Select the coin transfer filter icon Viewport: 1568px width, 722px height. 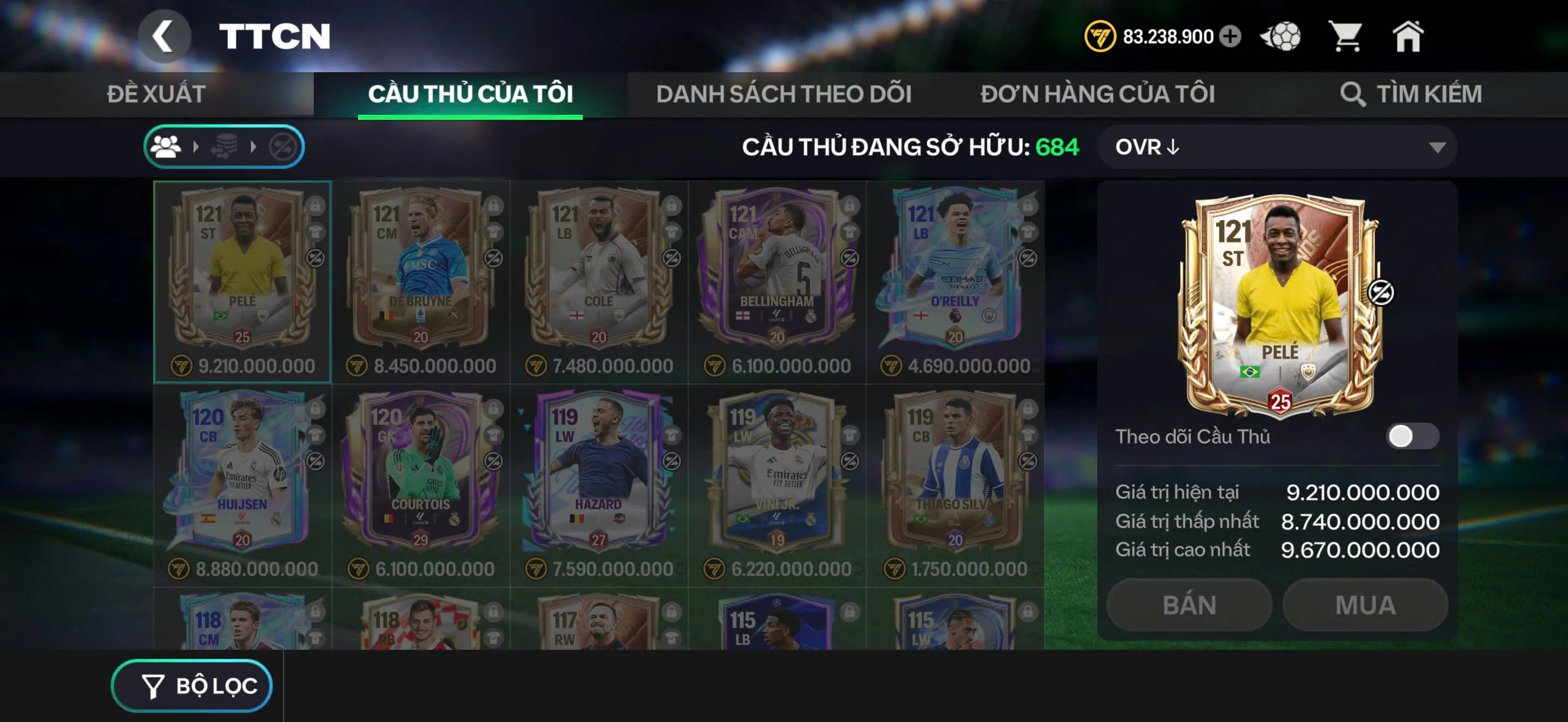(x=225, y=146)
